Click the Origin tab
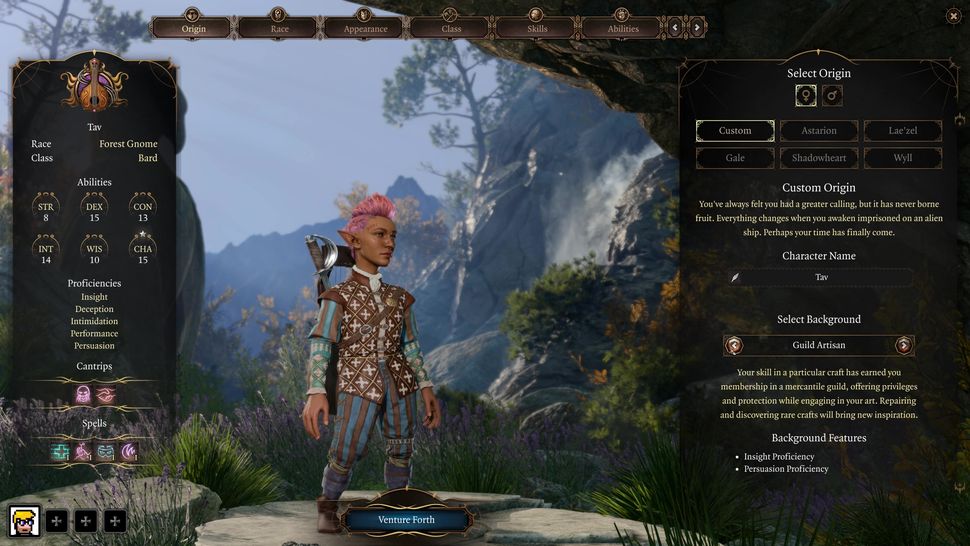This screenshot has width=970, height=546. coord(192,27)
